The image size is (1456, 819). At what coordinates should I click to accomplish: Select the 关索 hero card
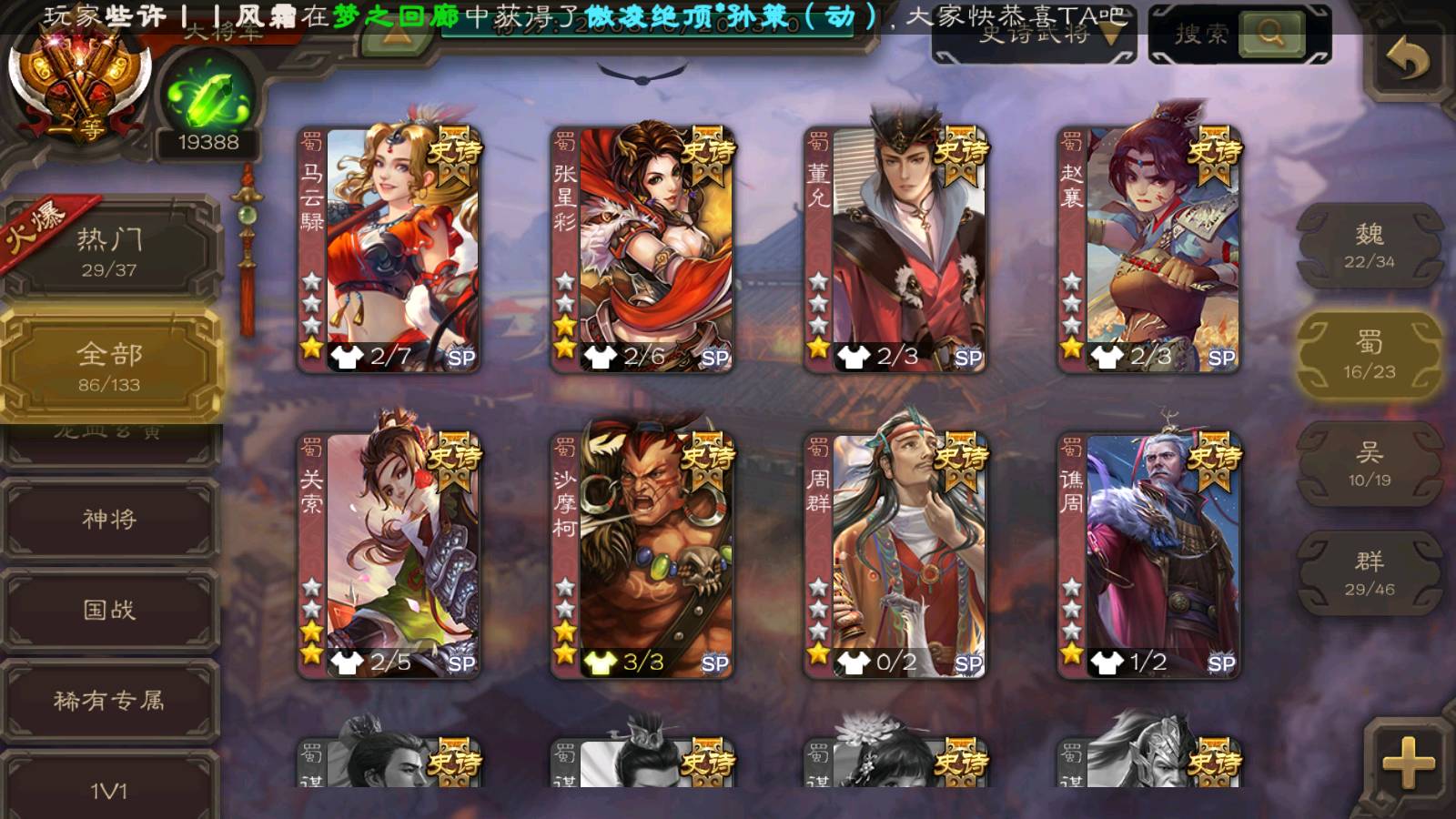(x=389, y=555)
